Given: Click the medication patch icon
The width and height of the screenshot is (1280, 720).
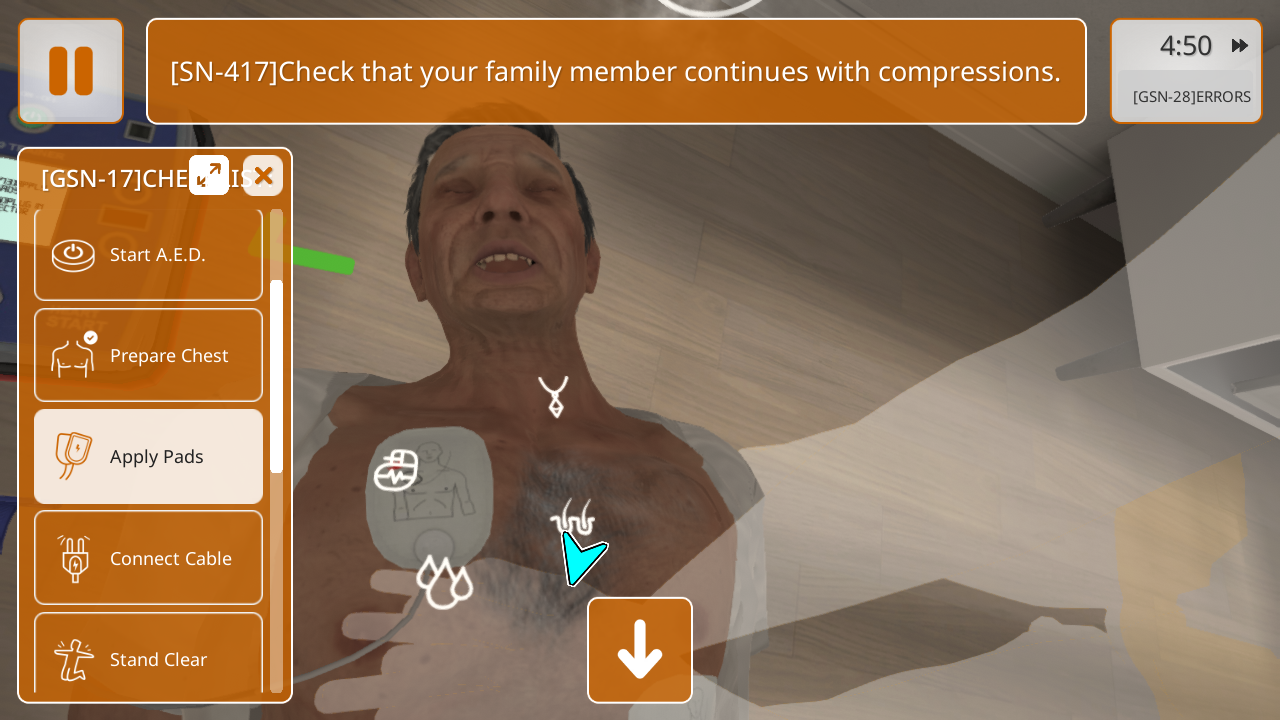Looking at the screenshot, I should [x=396, y=471].
